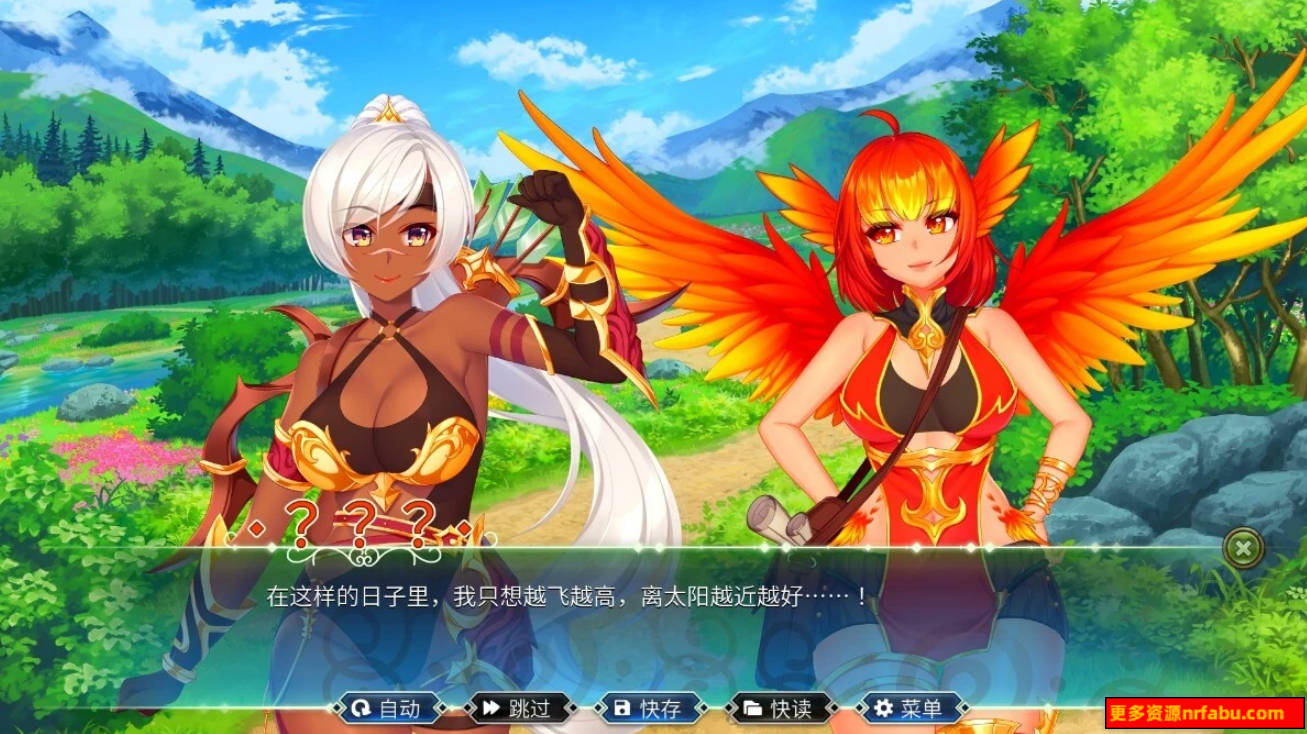Expand the name plate showing ？？？
This screenshot has height=734, width=1307.
[365, 522]
